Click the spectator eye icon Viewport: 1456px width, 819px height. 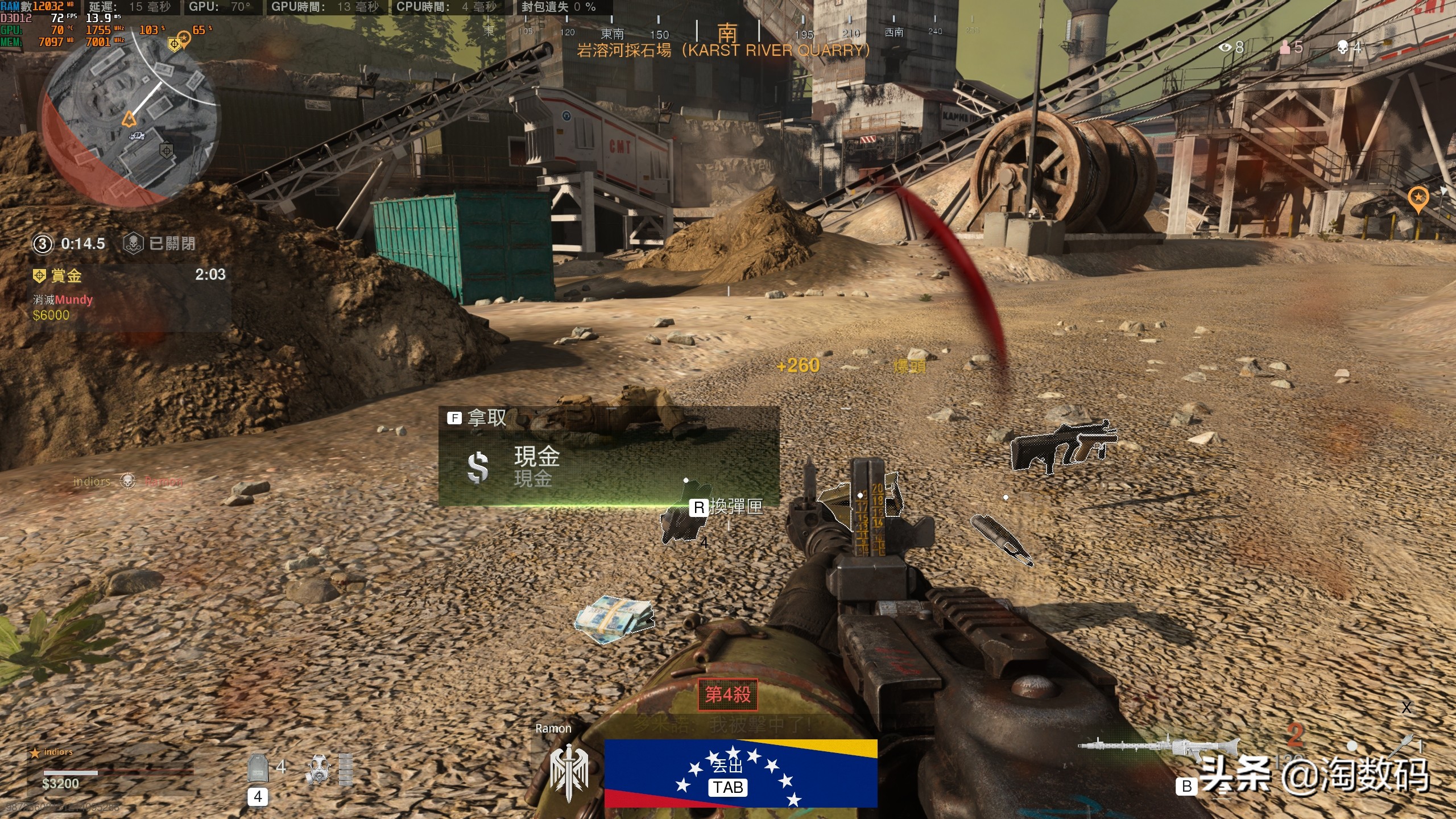click(x=1225, y=47)
